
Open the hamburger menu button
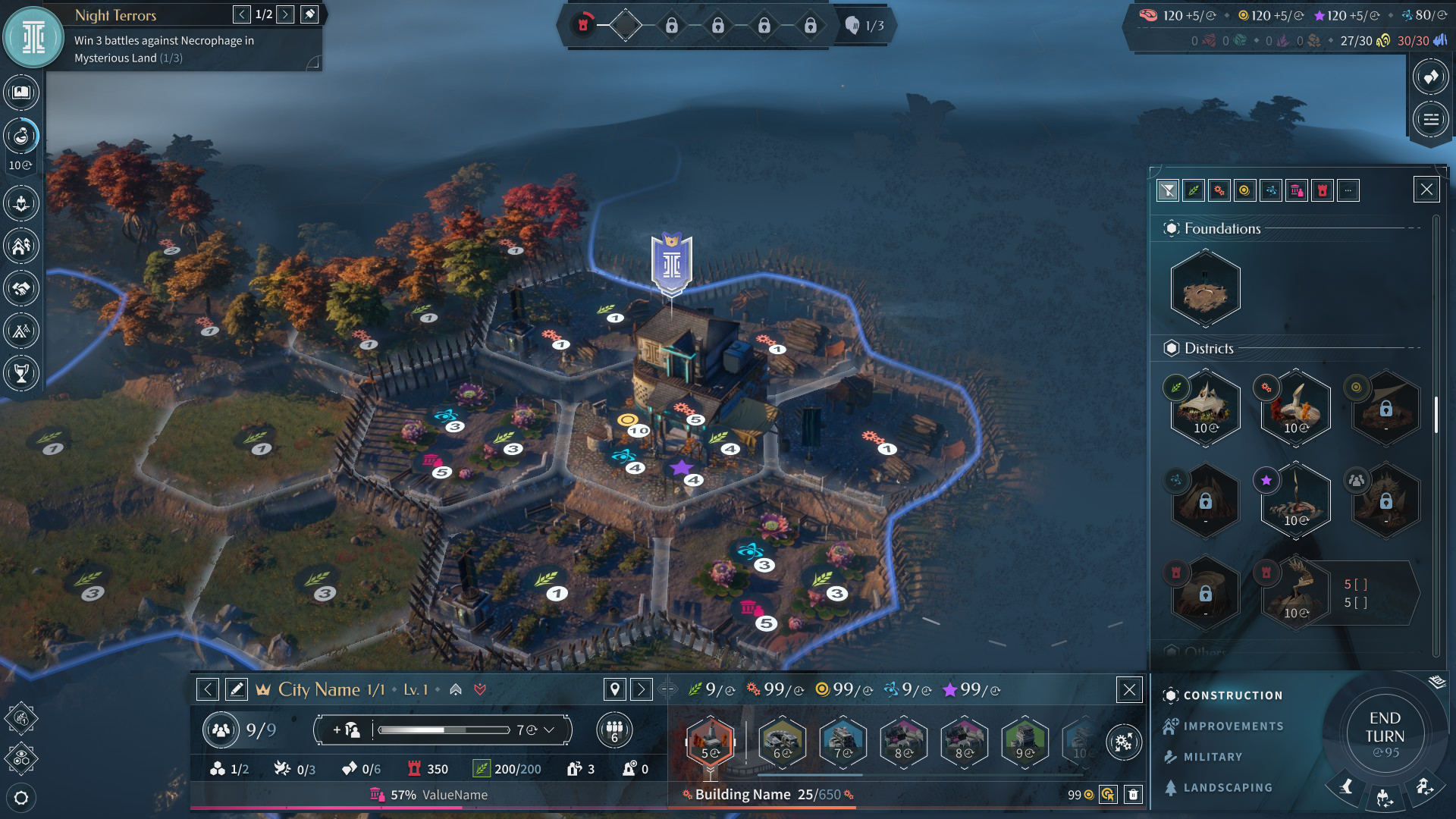pyautogui.click(x=1431, y=119)
